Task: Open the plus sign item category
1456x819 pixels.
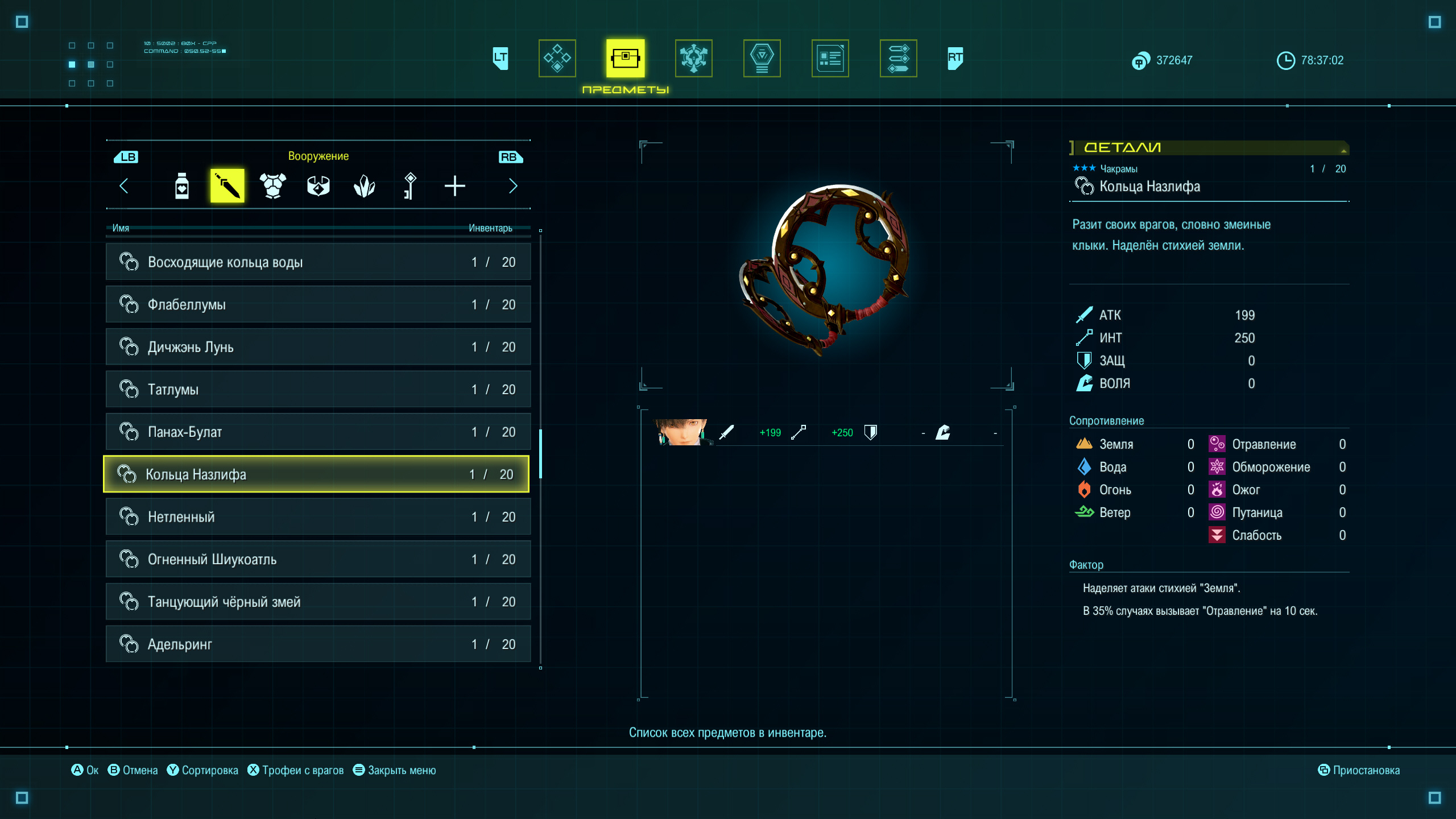Action: [455, 186]
